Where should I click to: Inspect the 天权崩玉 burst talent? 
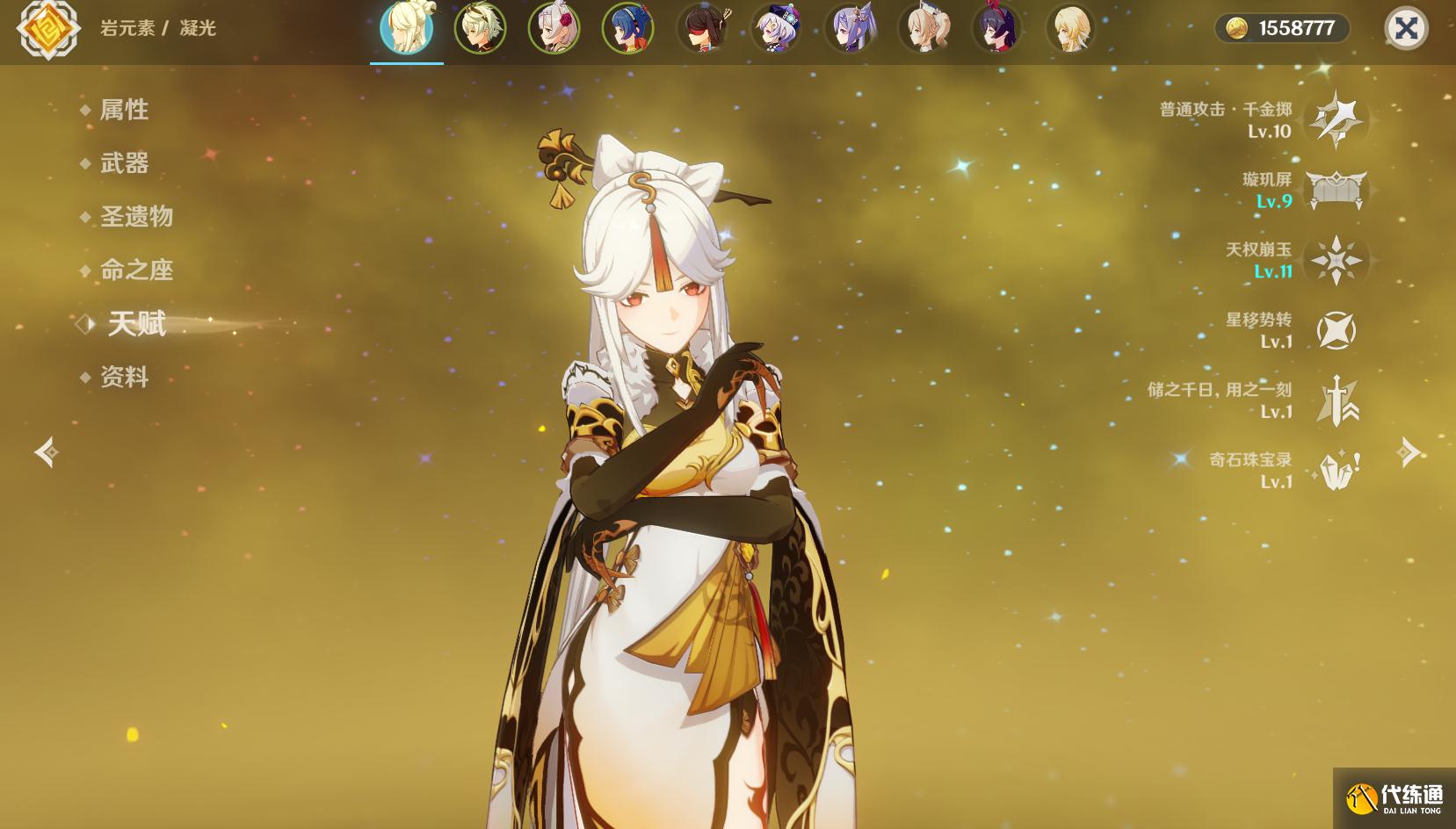point(1336,260)
